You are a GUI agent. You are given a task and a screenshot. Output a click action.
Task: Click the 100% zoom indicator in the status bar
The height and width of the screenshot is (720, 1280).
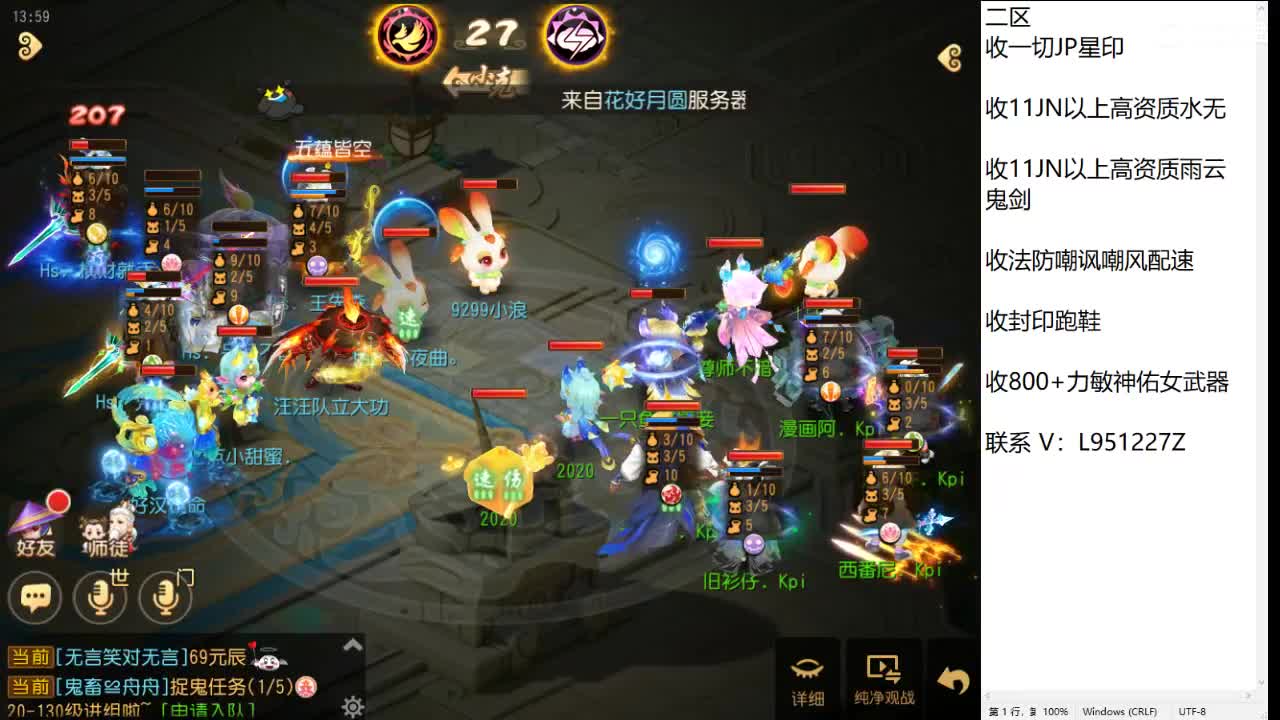click(x=1057, y=711)
